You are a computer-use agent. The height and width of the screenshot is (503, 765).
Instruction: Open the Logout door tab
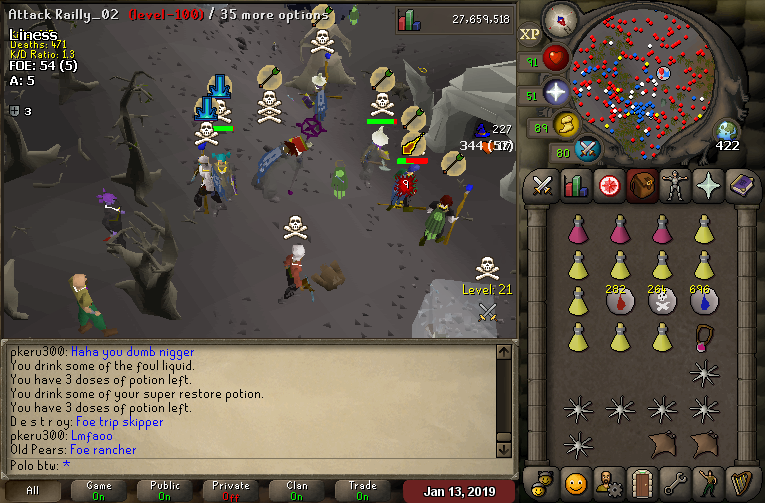coord(640,482)
